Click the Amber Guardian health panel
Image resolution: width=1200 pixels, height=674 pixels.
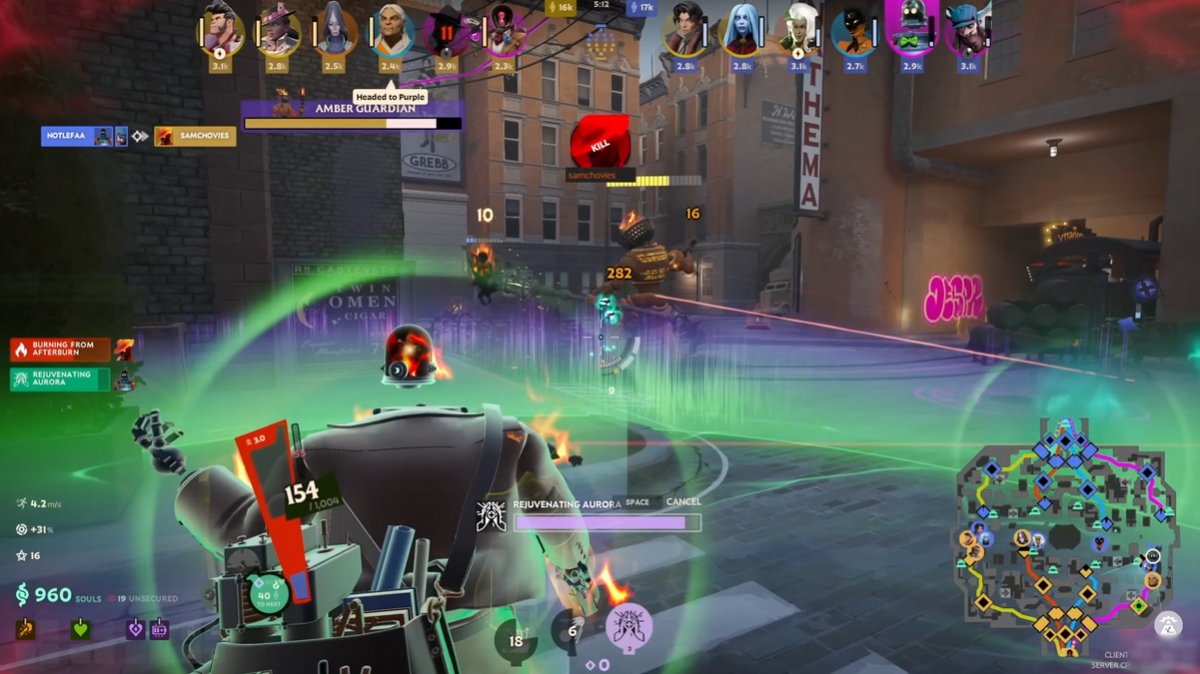[x=352, y=115]
